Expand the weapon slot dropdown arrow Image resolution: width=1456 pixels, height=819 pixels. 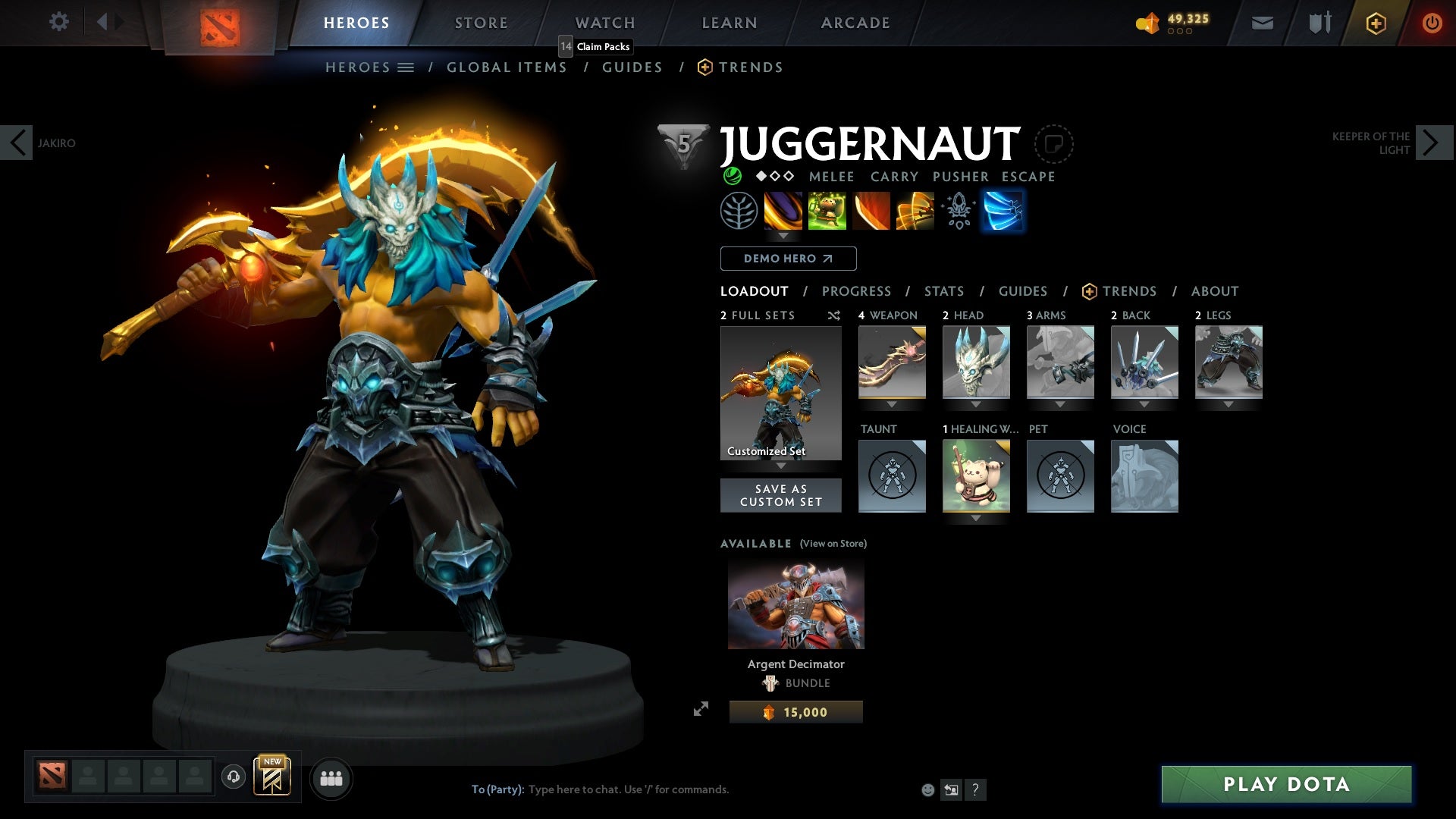tap(892, 404)
